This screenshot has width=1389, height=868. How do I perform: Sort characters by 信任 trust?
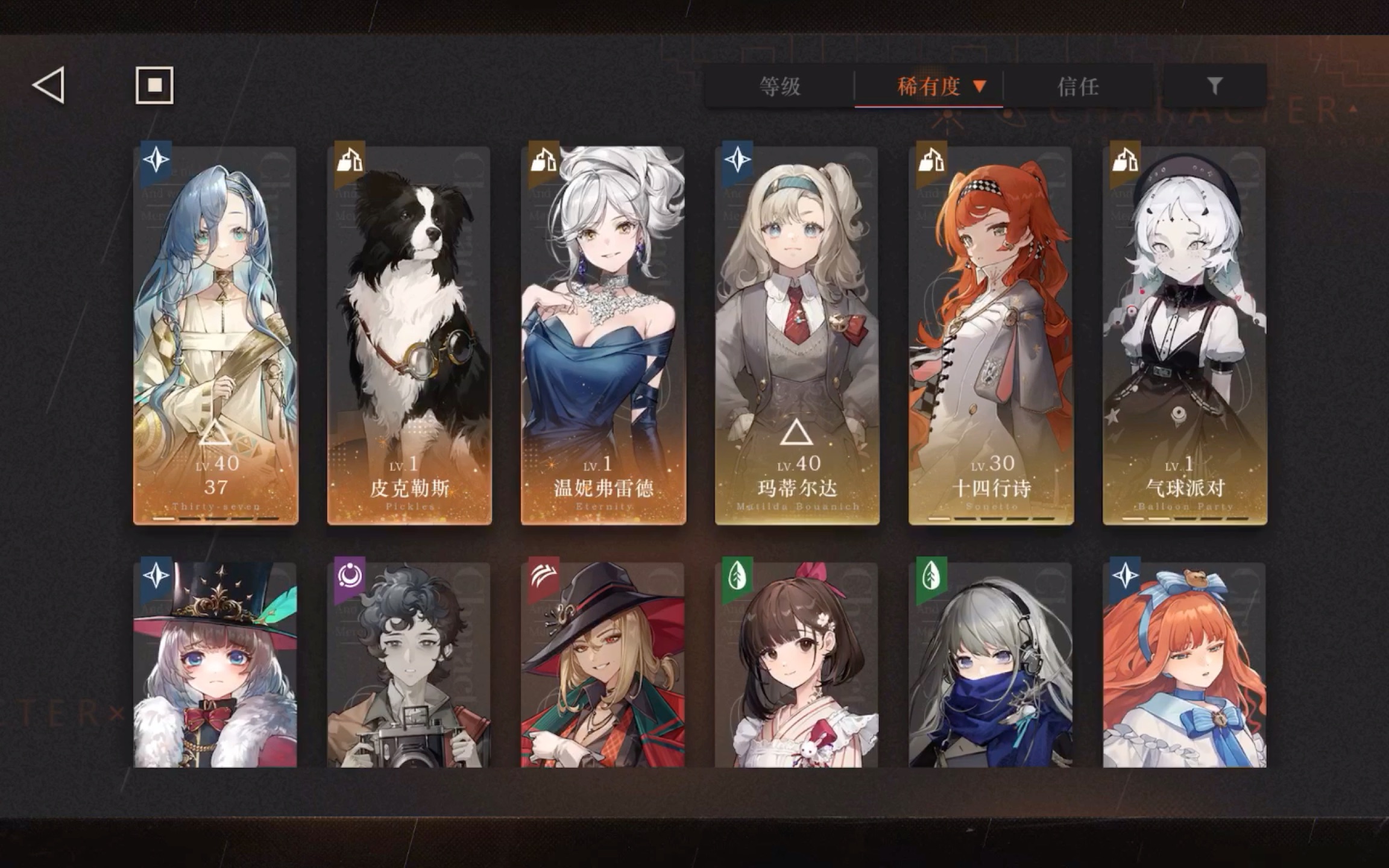(1079, 87)
